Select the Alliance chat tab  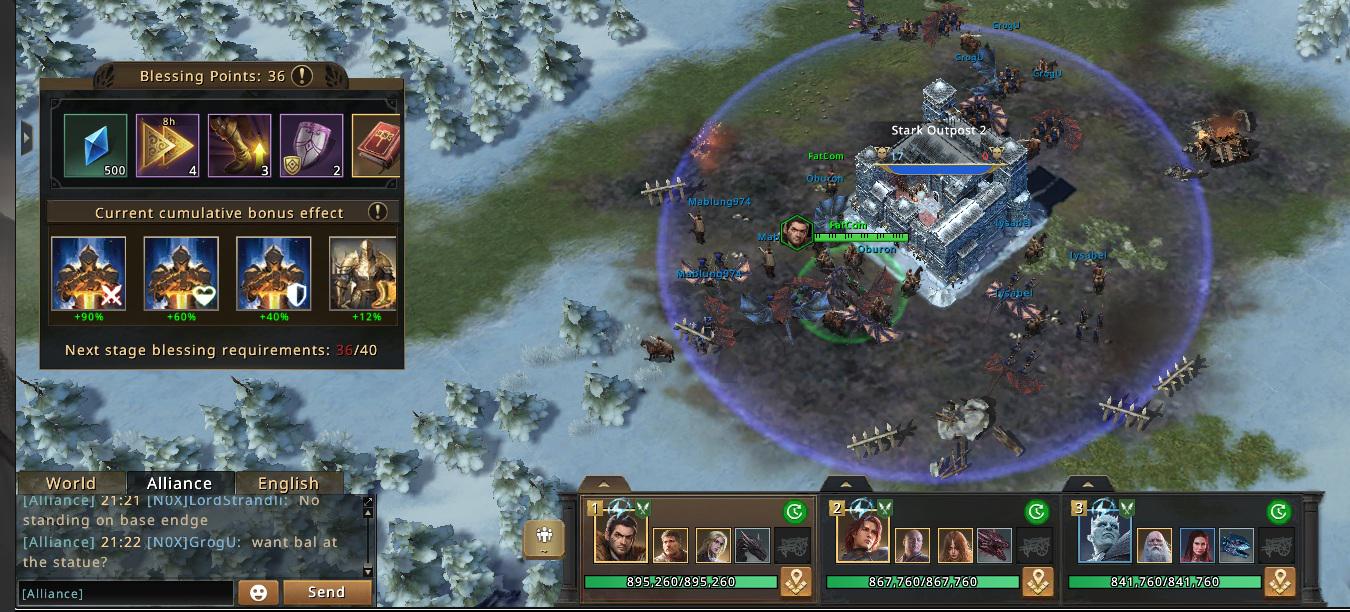[179, 483]
